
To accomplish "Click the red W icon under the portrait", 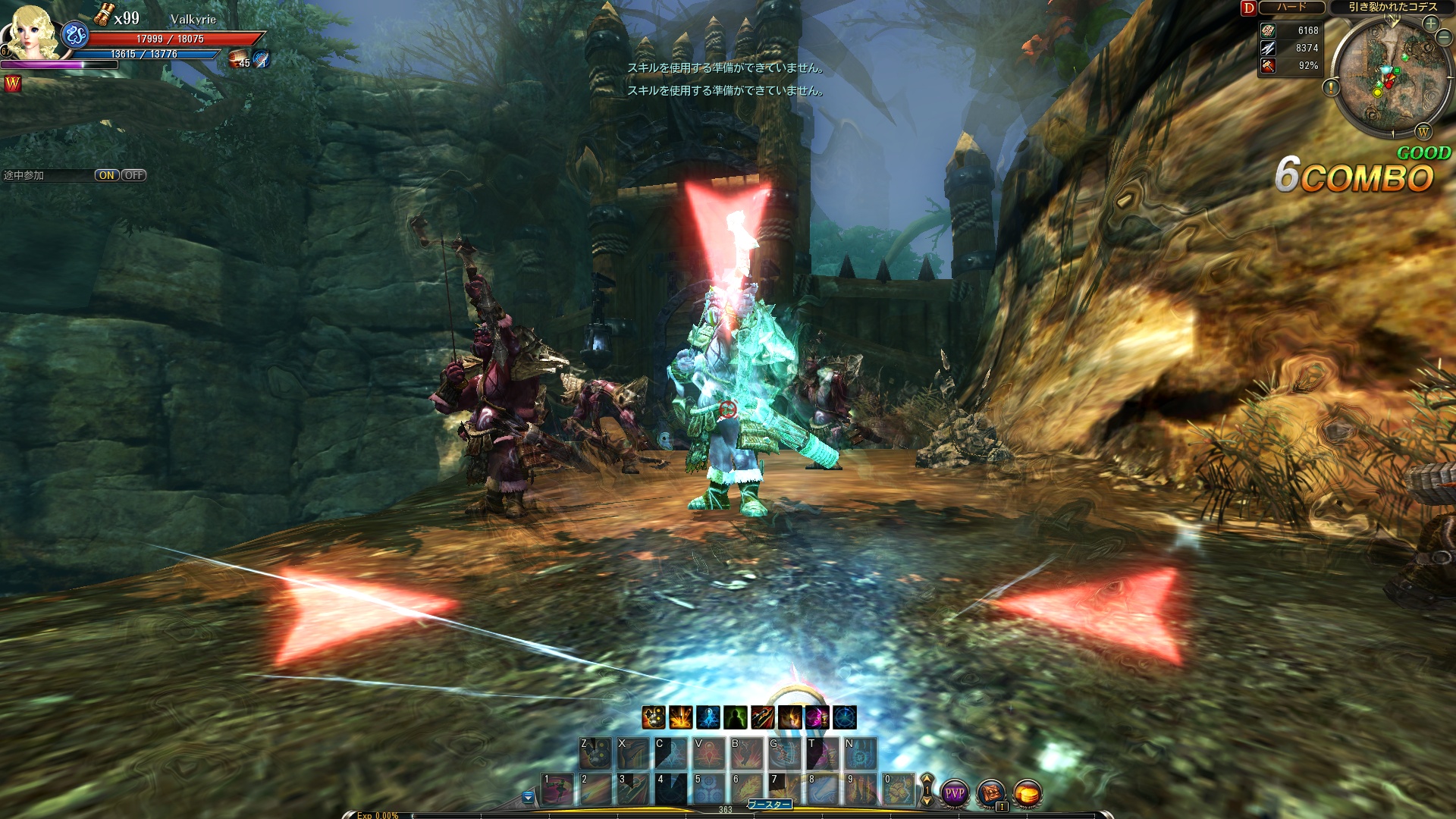I will 13,83.
